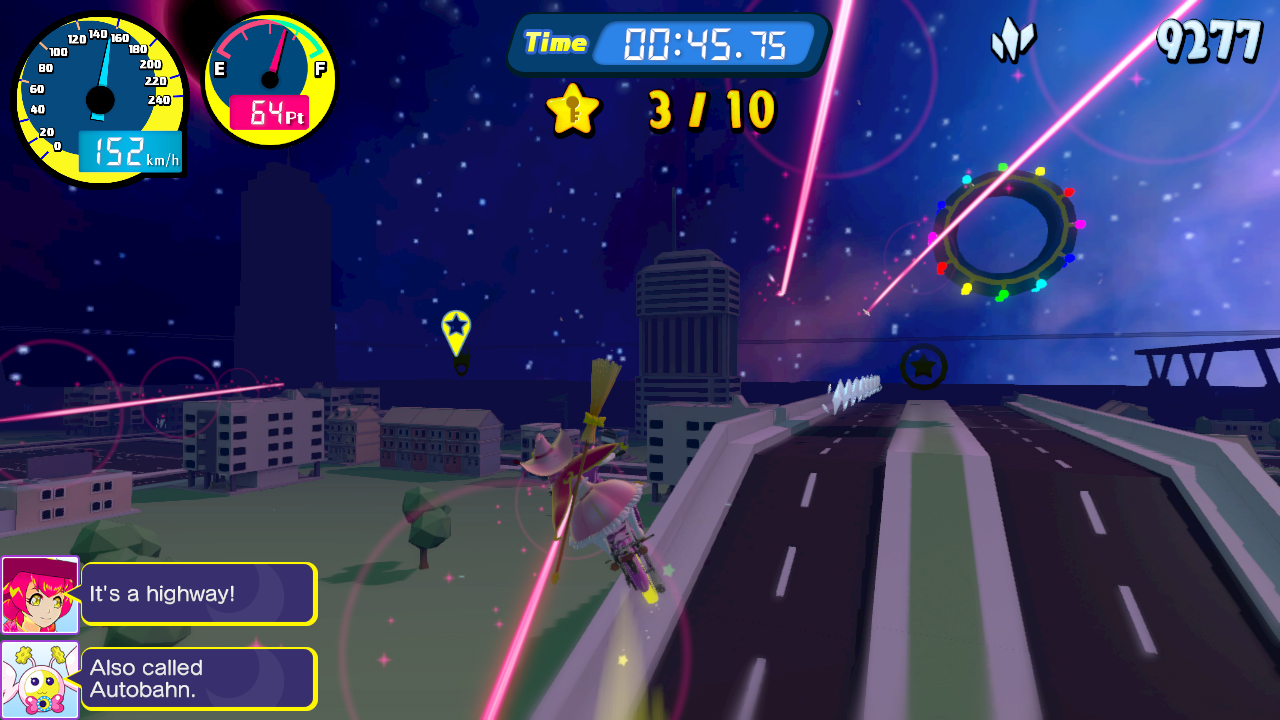Click the star key objective tracker icon

572,109
